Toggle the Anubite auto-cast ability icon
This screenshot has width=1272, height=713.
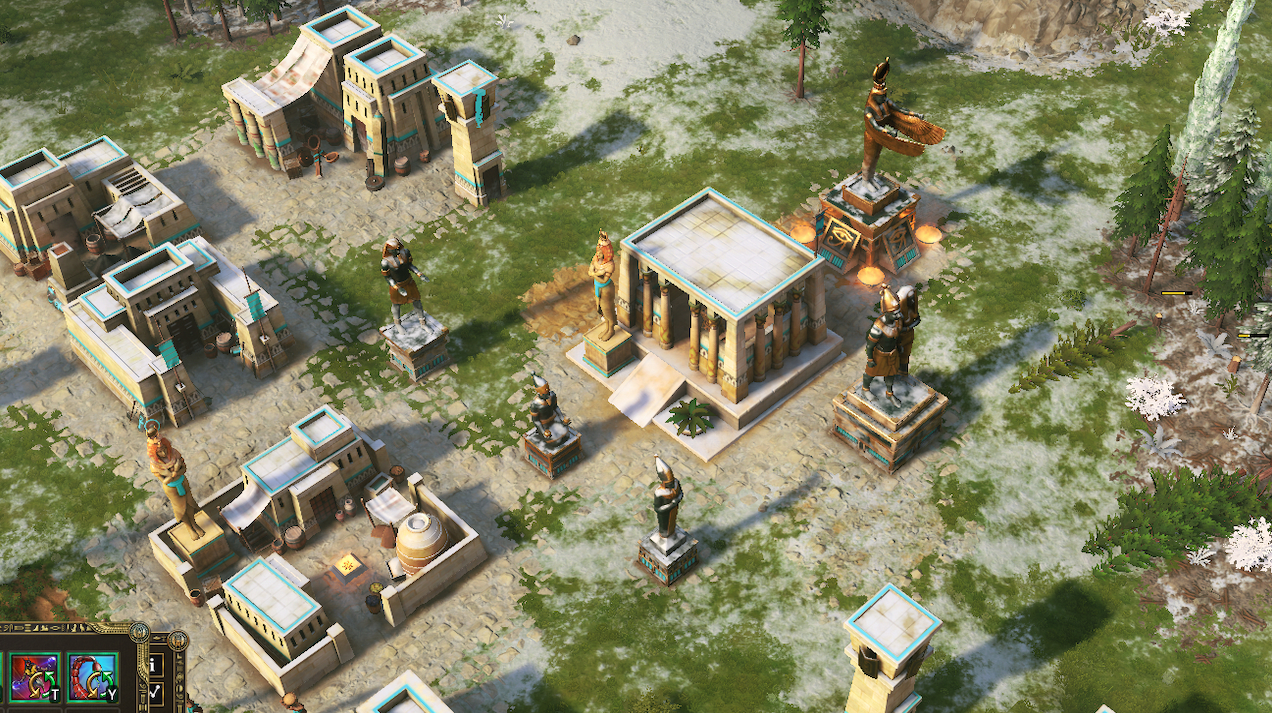tap(33, 677)
